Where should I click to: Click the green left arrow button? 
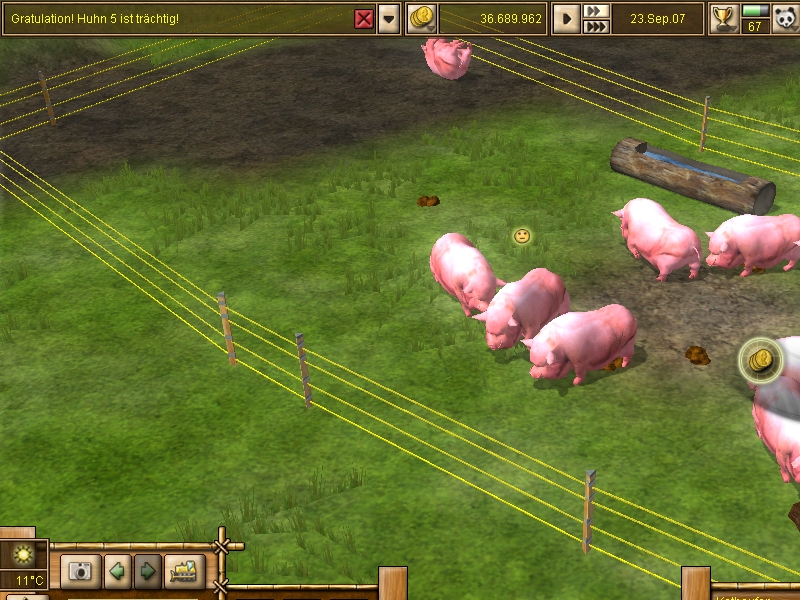pyautogui.click(x=118, y=572)
